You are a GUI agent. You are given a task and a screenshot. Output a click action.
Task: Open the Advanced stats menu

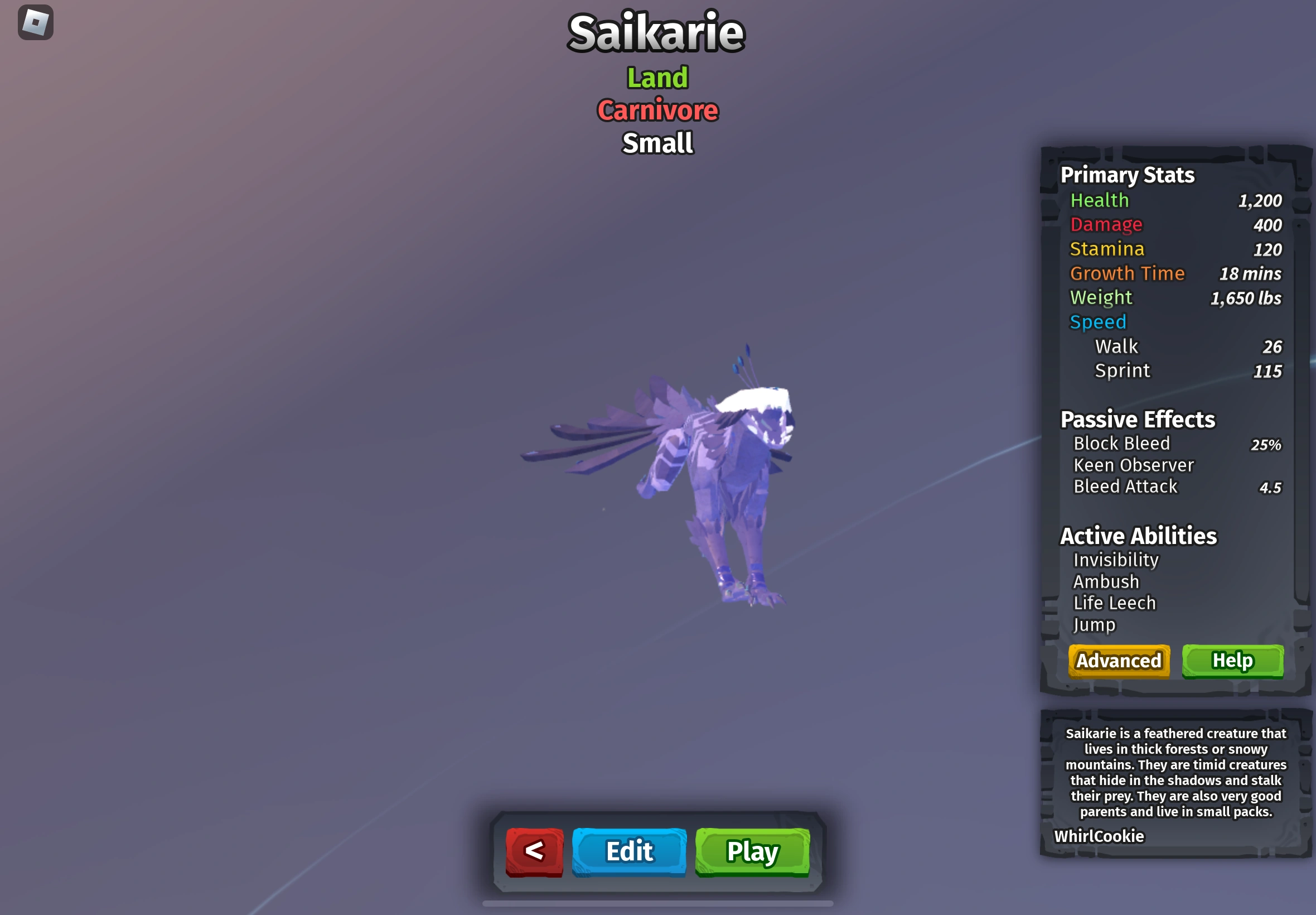pyautogui.click(x=1119, y=661)
